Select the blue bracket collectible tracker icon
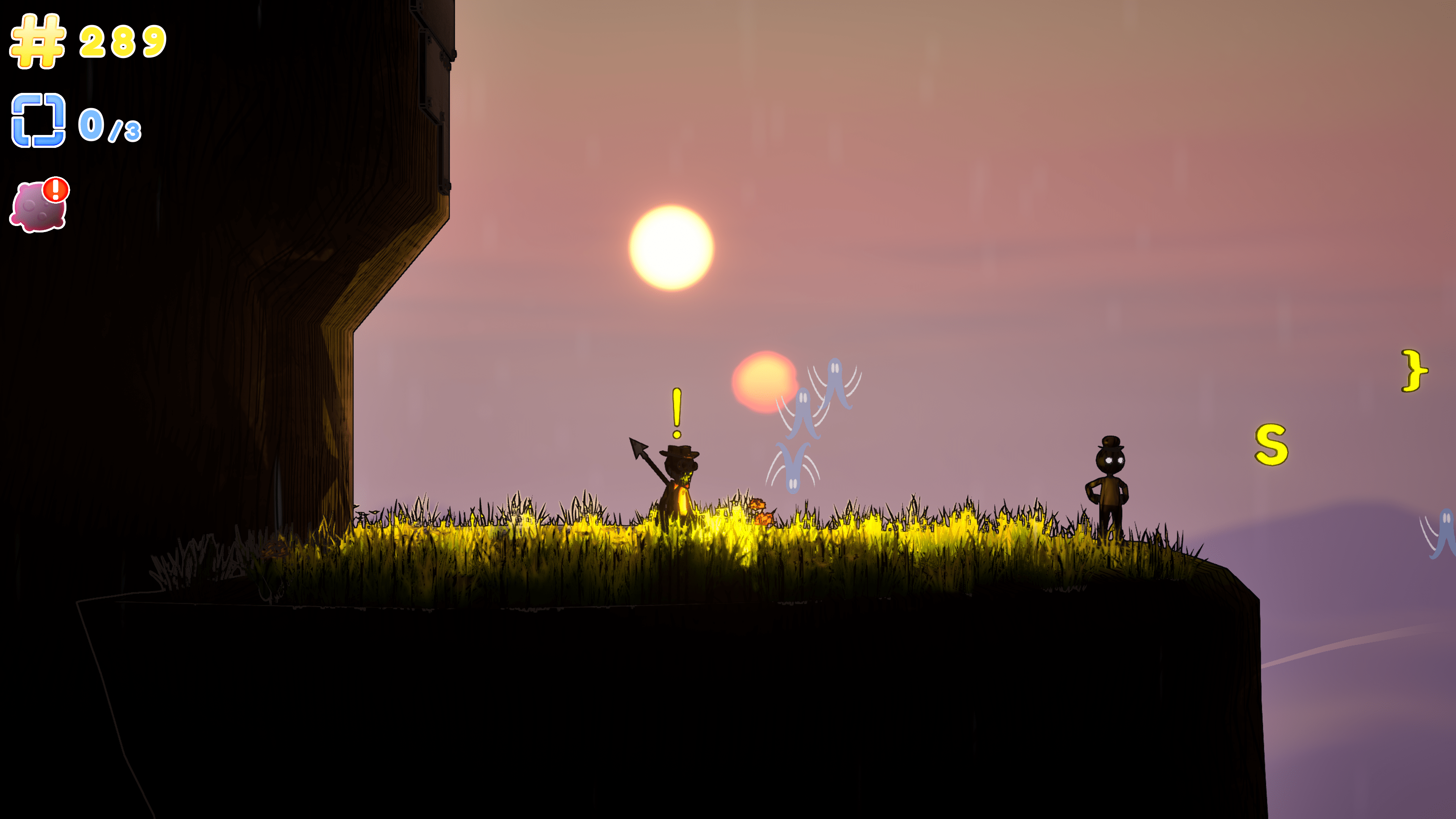 point(38,121)
